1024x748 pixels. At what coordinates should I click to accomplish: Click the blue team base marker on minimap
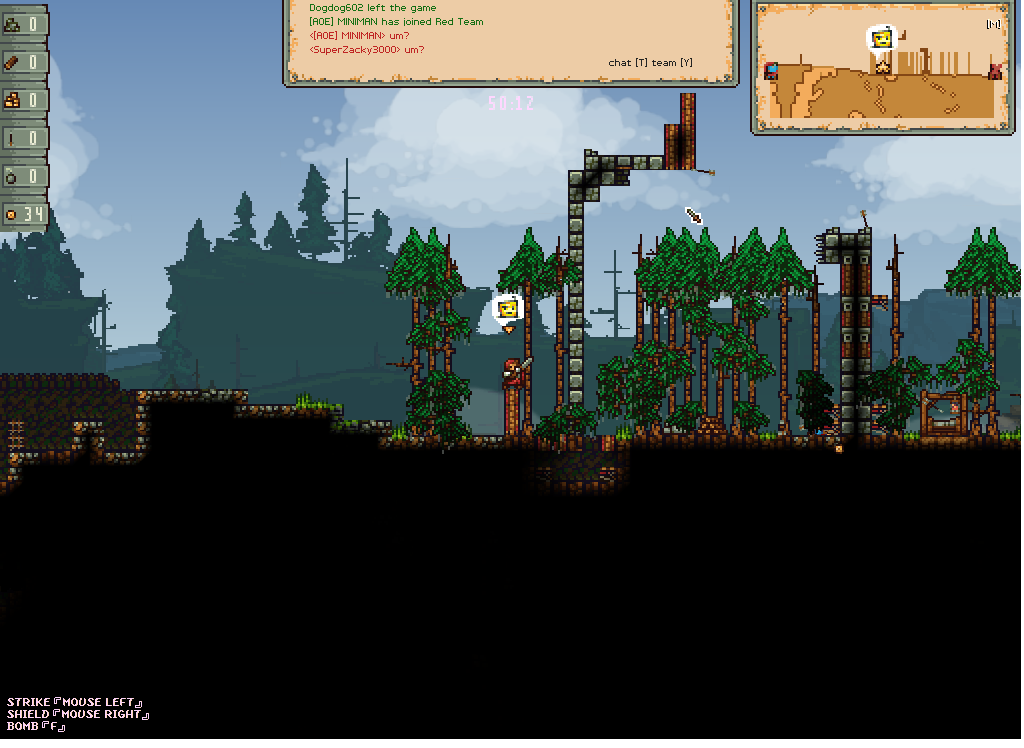[771, 71]
